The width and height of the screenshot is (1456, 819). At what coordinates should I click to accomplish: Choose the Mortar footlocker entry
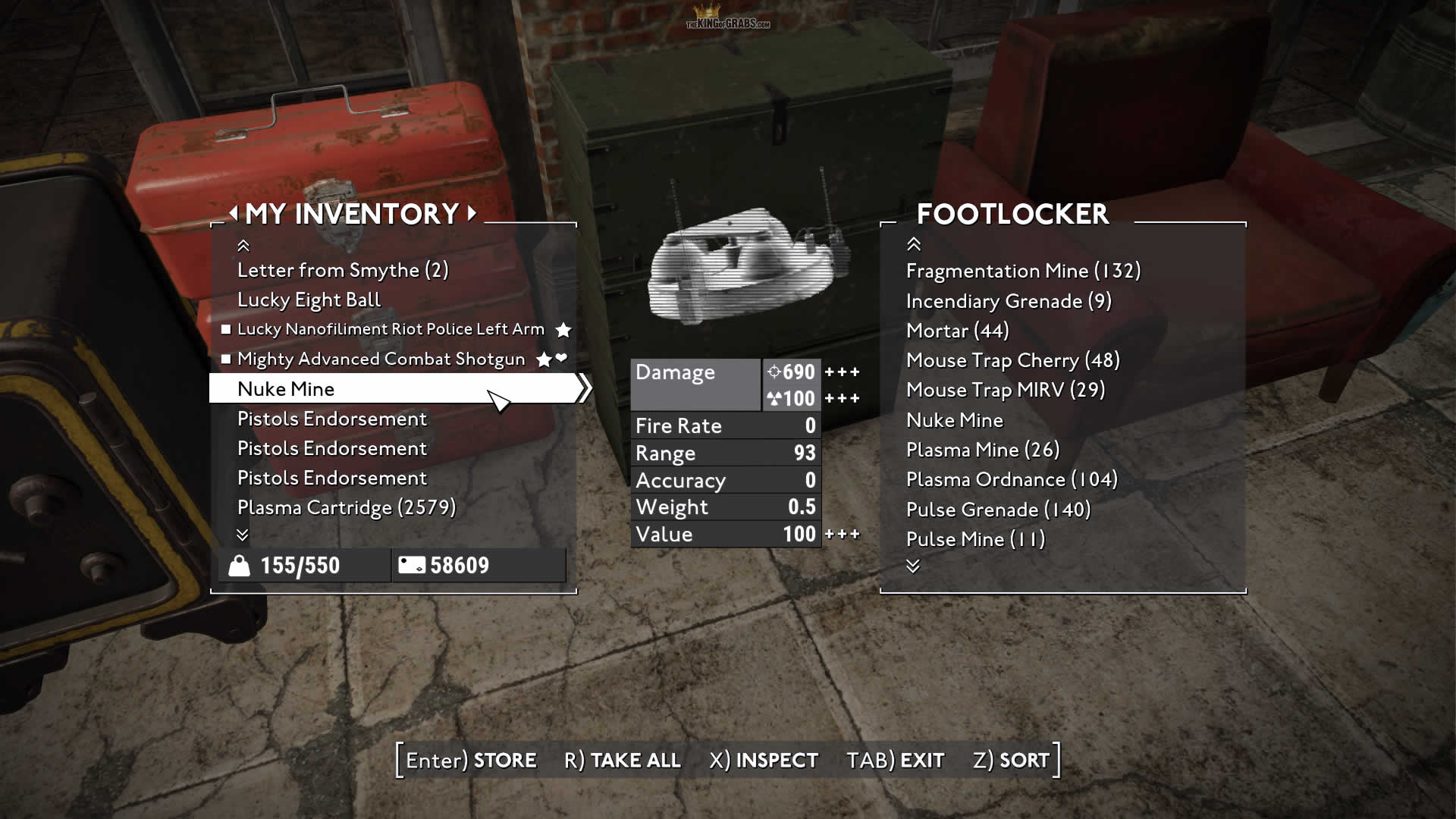(x=957, y=331)
